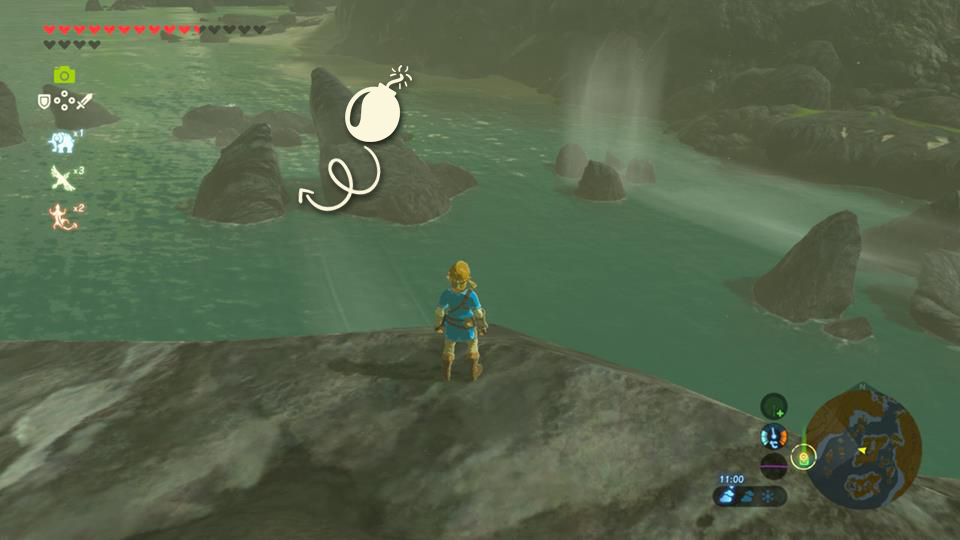Select the orange lizard champion ability icon
The image size is (960, 540).
[61, 214]
